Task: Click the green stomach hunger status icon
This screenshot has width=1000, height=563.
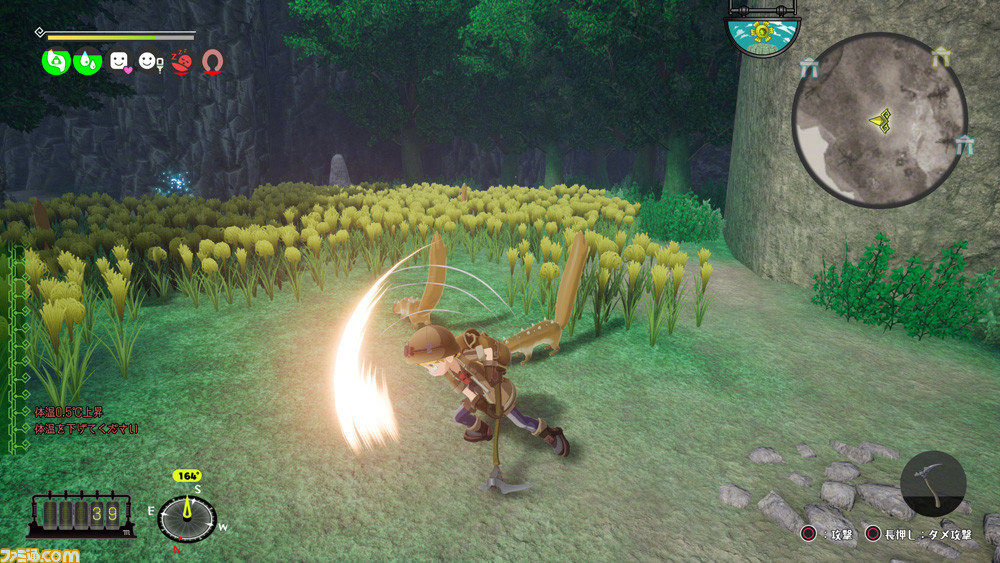Action: pyautogui.click(x=55, y=62)
